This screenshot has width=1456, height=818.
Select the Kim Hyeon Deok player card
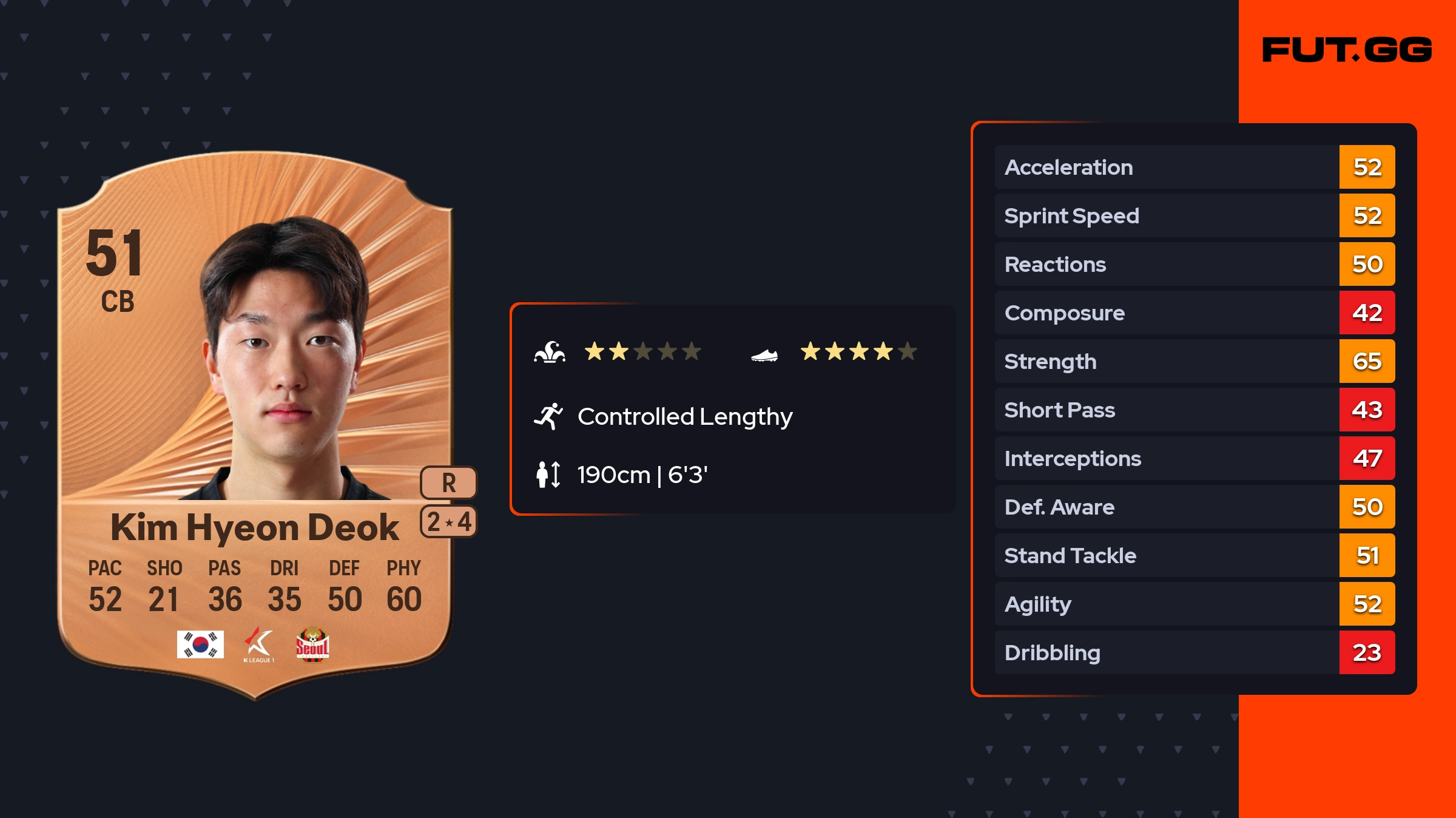[255, 425]
